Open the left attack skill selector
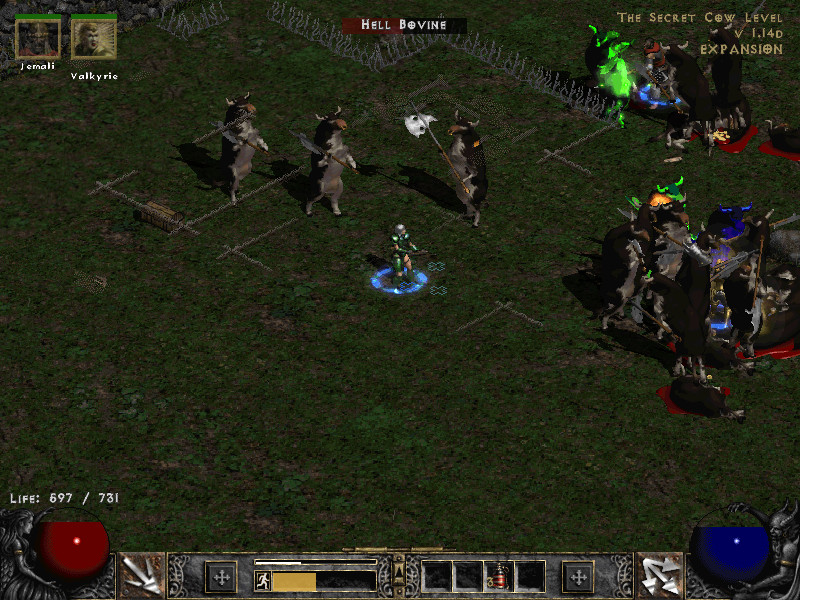819x600 pixels. pos(141,575)
